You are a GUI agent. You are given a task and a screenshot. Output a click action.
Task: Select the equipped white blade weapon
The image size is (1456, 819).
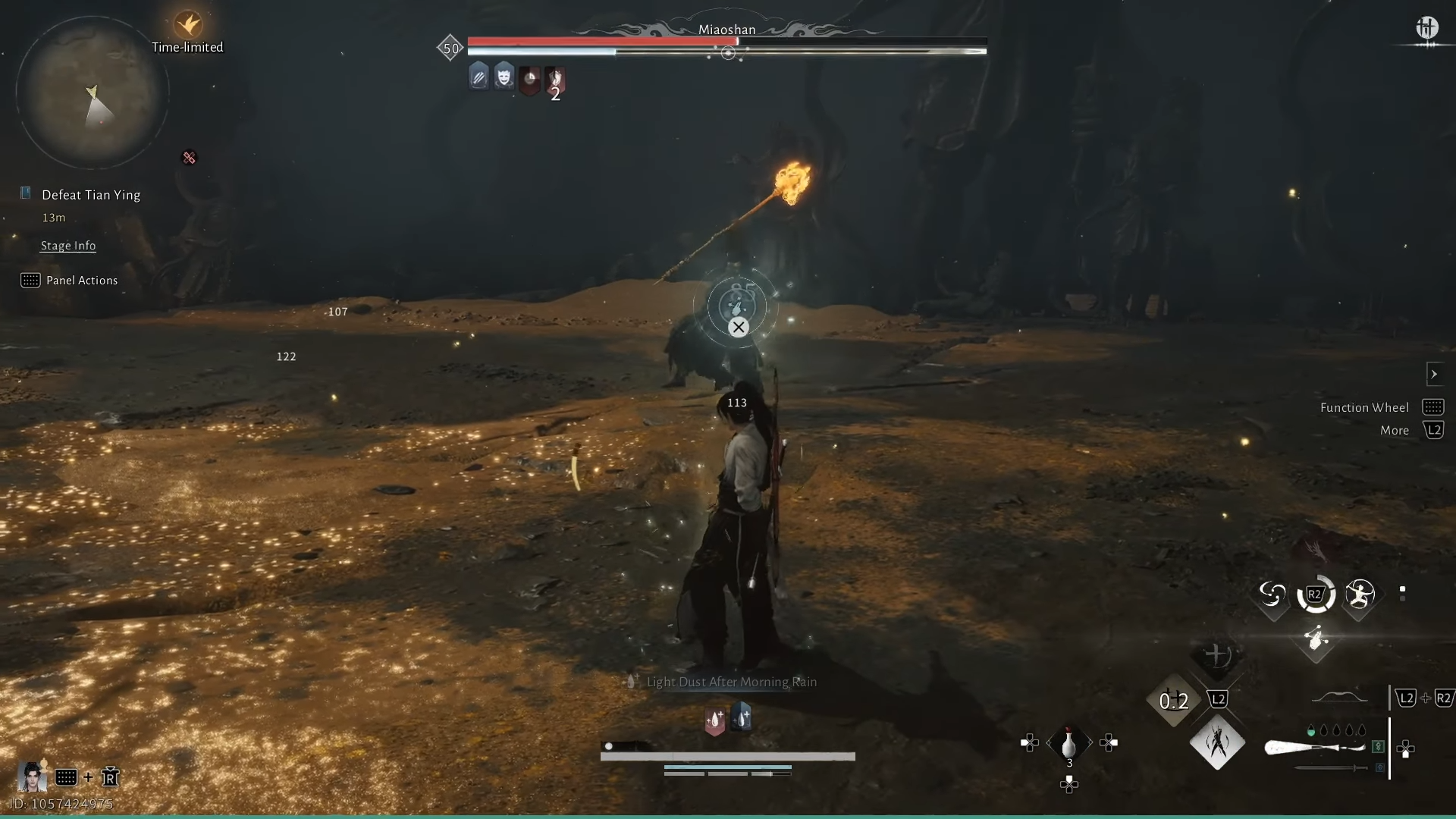[x=1315, y=748]
